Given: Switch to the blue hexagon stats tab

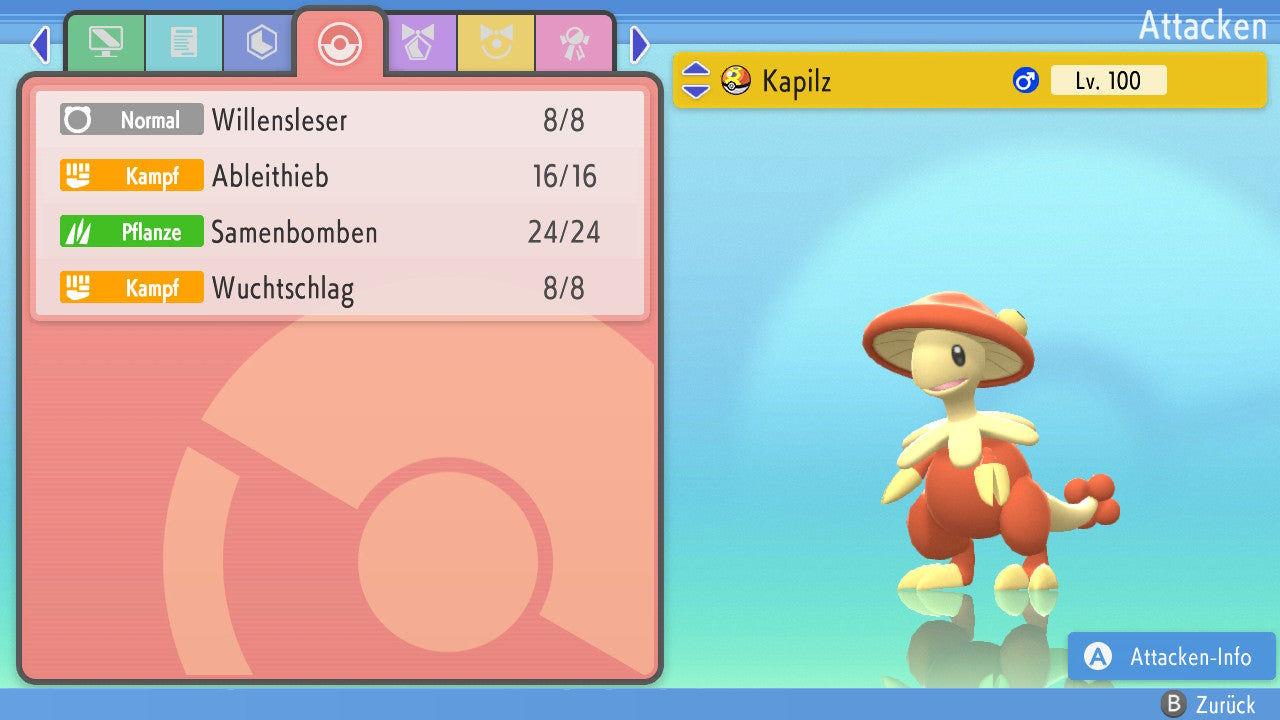Looking at the screenshot, I should point(261,43).
